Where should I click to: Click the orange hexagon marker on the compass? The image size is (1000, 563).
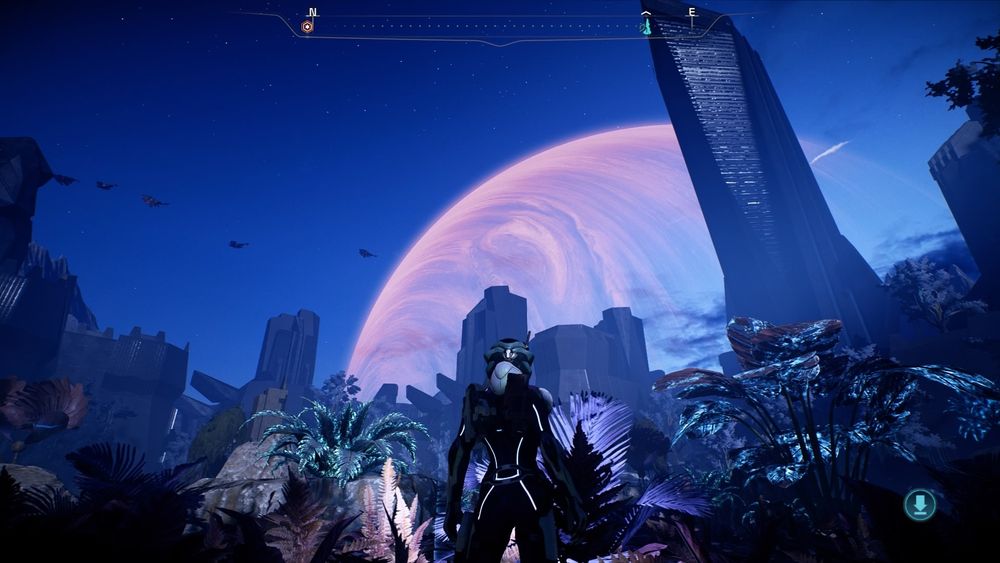point(308,27)
